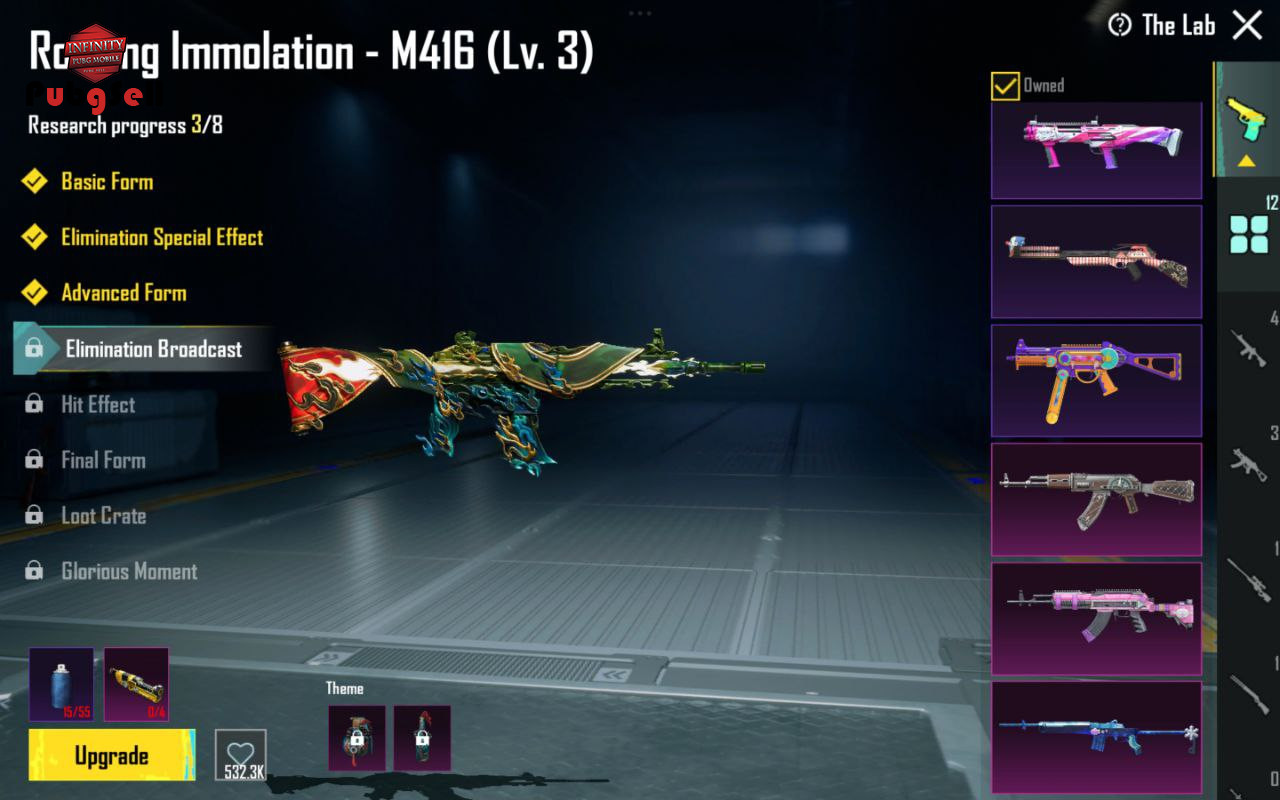Screen dimensions: 1280x800
Task: Select the Basic Form research stage
Action: click(x=107, y=182)
